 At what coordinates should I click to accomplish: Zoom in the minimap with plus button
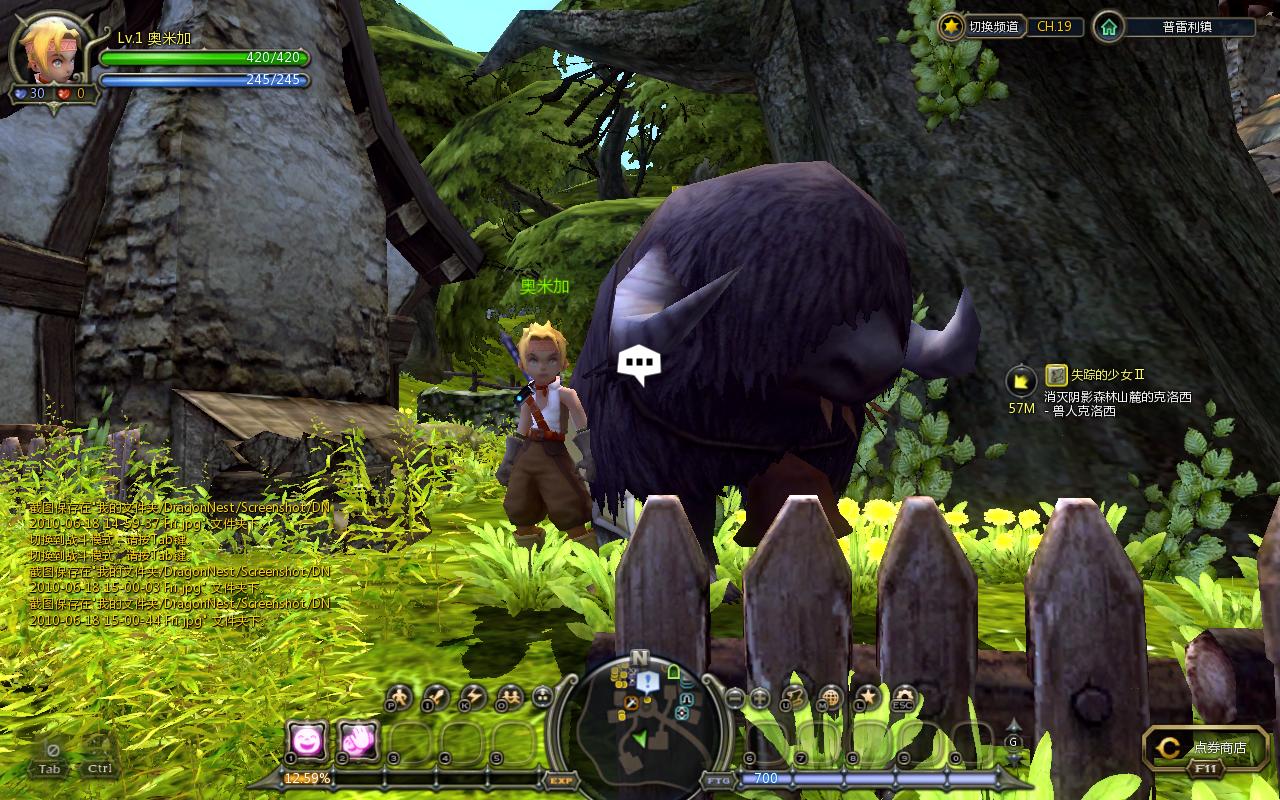click(760, 699)
